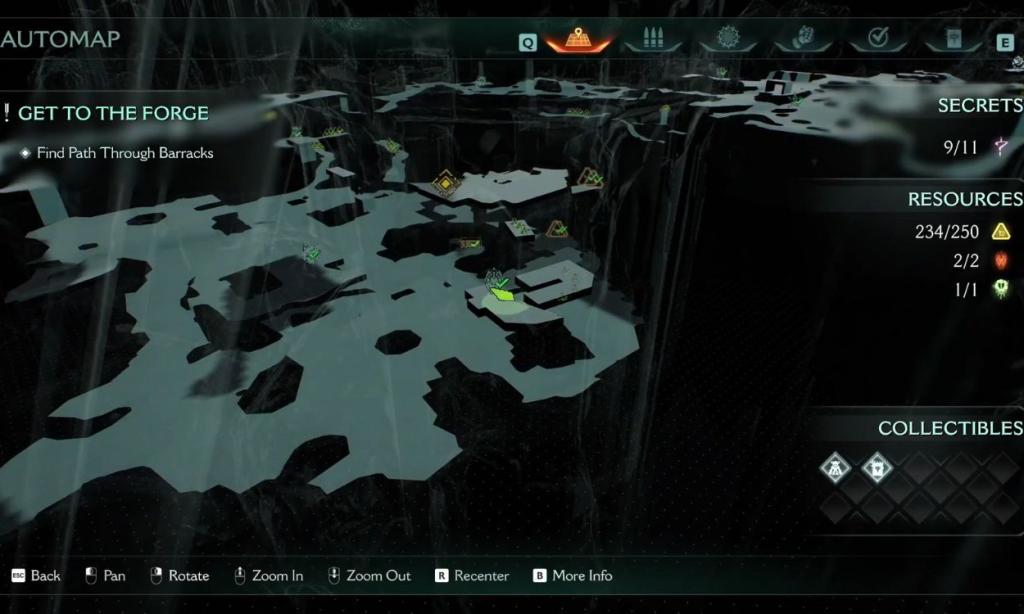Show More Info for the map
The height and width of the screenshot is (614, 1024).
572,576
